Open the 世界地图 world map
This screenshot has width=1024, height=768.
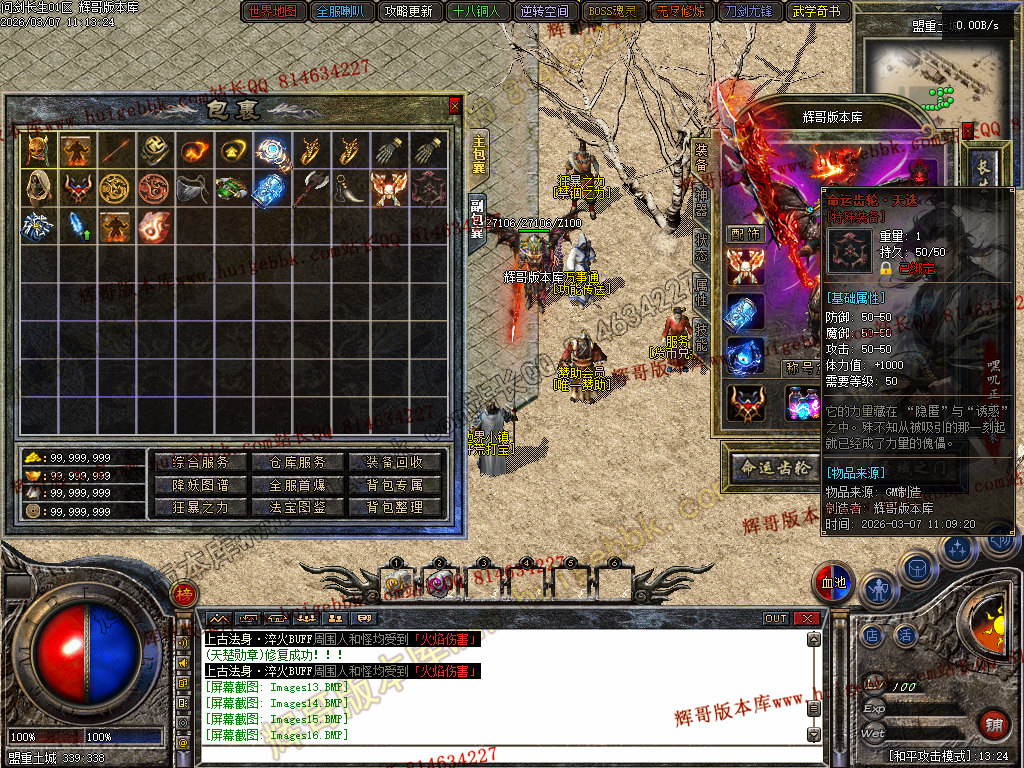[x=272, y=12]
